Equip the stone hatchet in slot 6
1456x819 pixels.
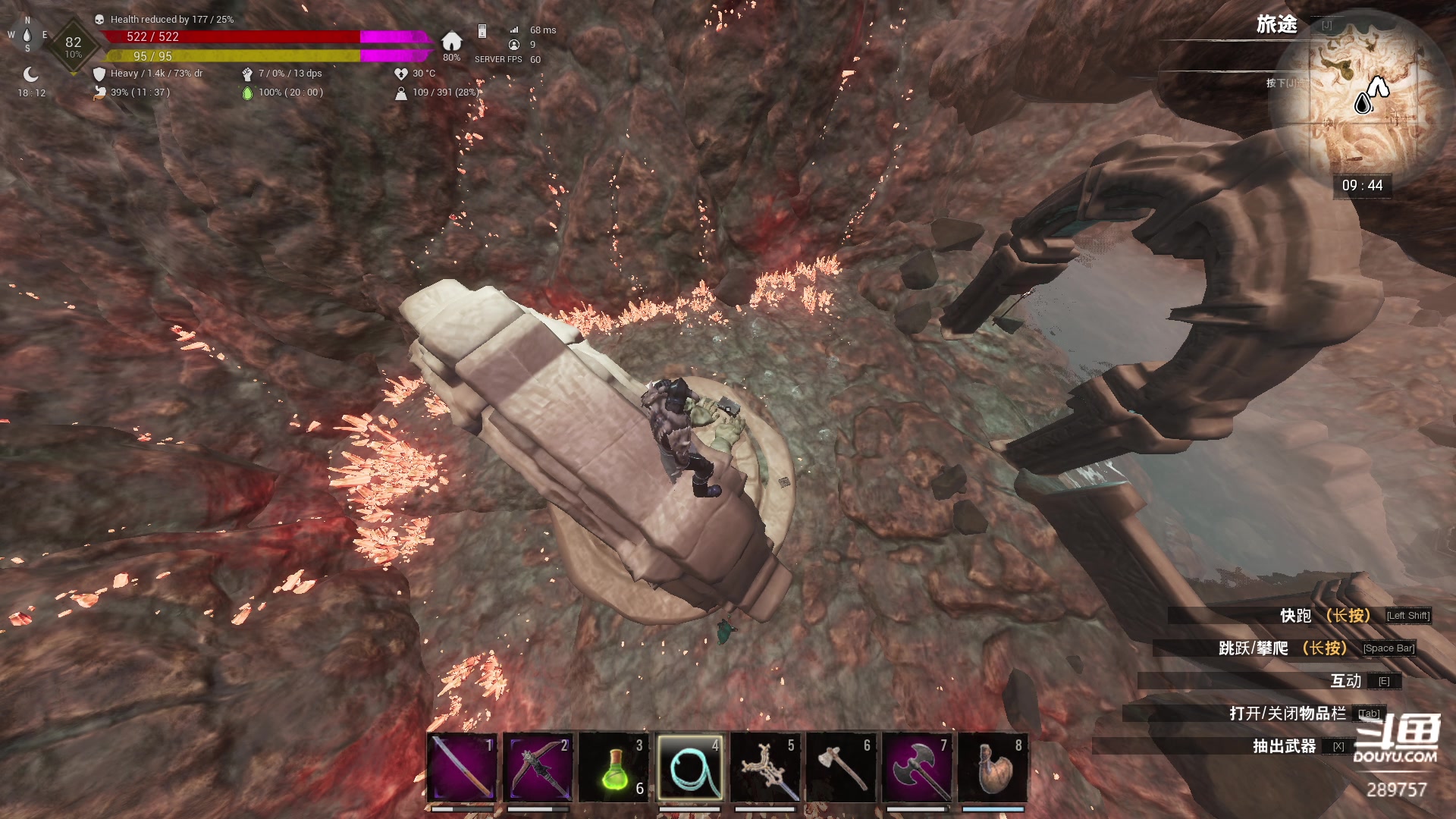point(841,767)
